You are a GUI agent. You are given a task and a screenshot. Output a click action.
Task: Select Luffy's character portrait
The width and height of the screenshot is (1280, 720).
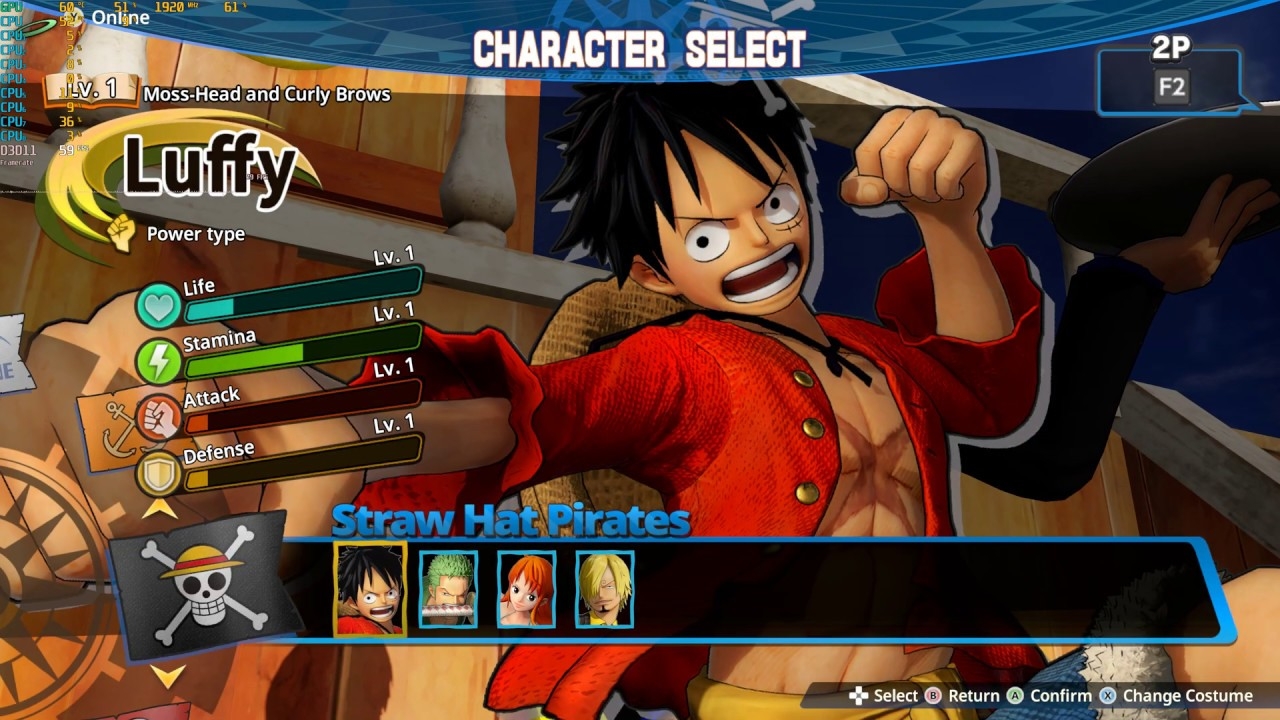click(x=370, y=589)
